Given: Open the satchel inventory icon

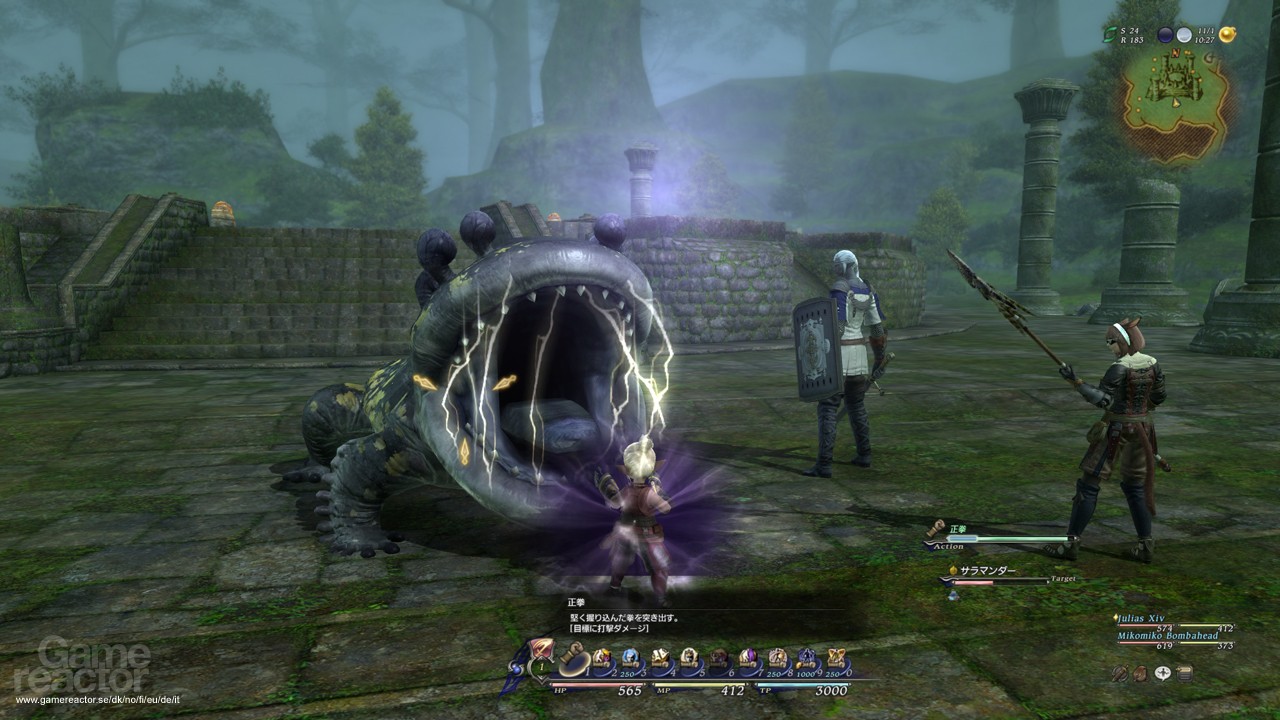Looking at the screenshot, I should click(x=1141, y=673).
